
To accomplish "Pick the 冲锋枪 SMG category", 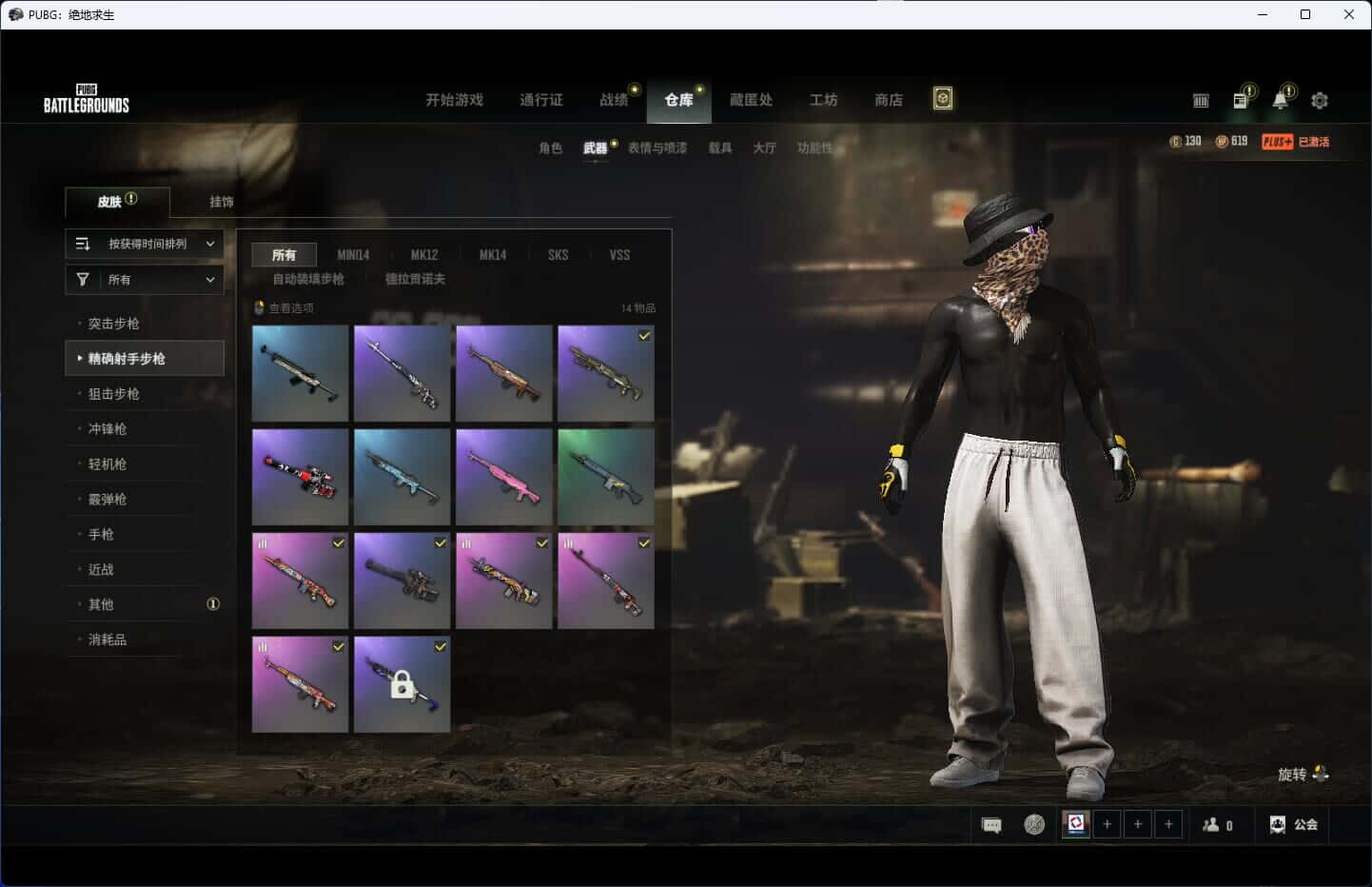I will click(x=108, y=429).
